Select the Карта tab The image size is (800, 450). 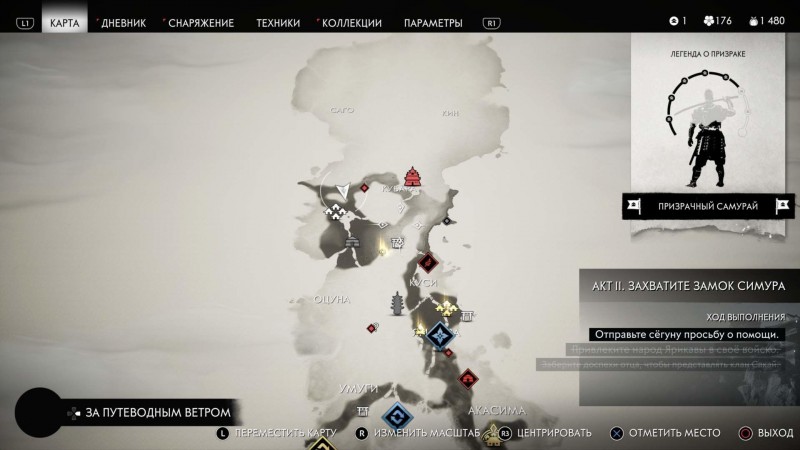click(x=64, y=22)
